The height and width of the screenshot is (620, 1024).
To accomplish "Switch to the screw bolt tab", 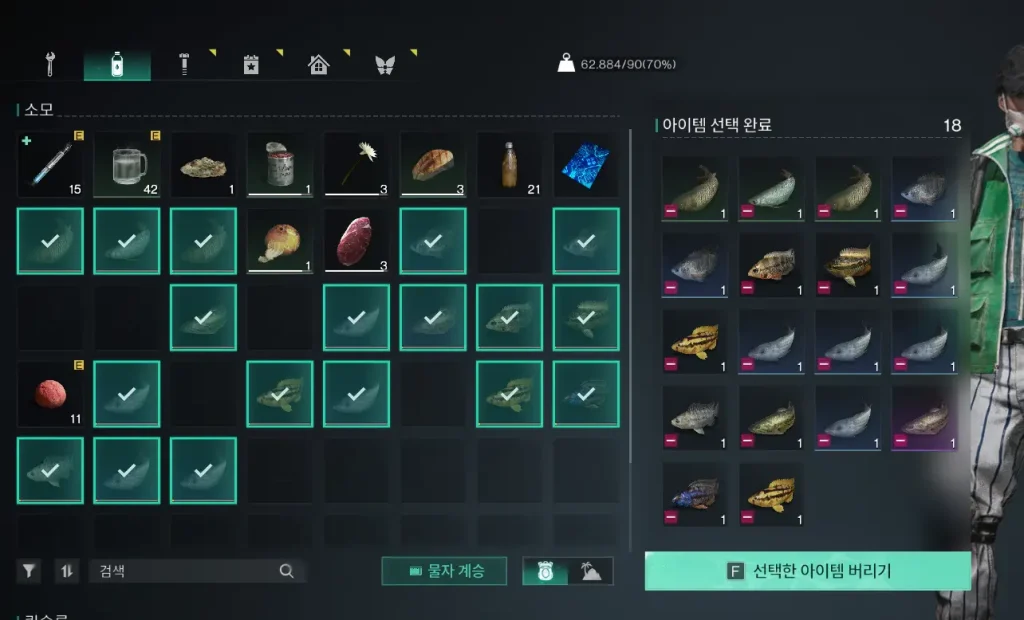I will pyautogui.click(x=184, y=65).
